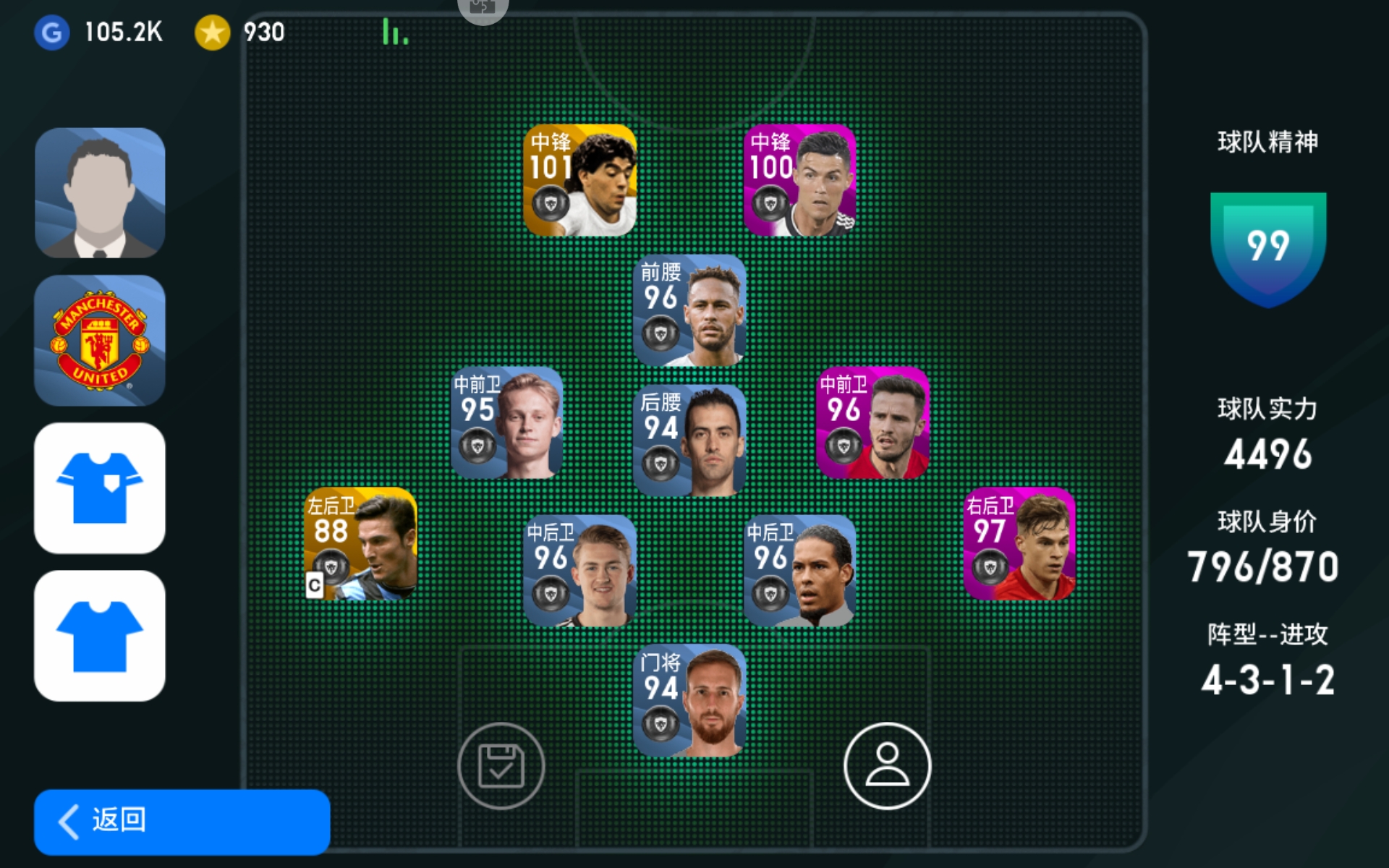Select the 101-rated 中锋 striker card
Image resolution: width=1389 pixels, height=868 pixels.
[579, 181]
